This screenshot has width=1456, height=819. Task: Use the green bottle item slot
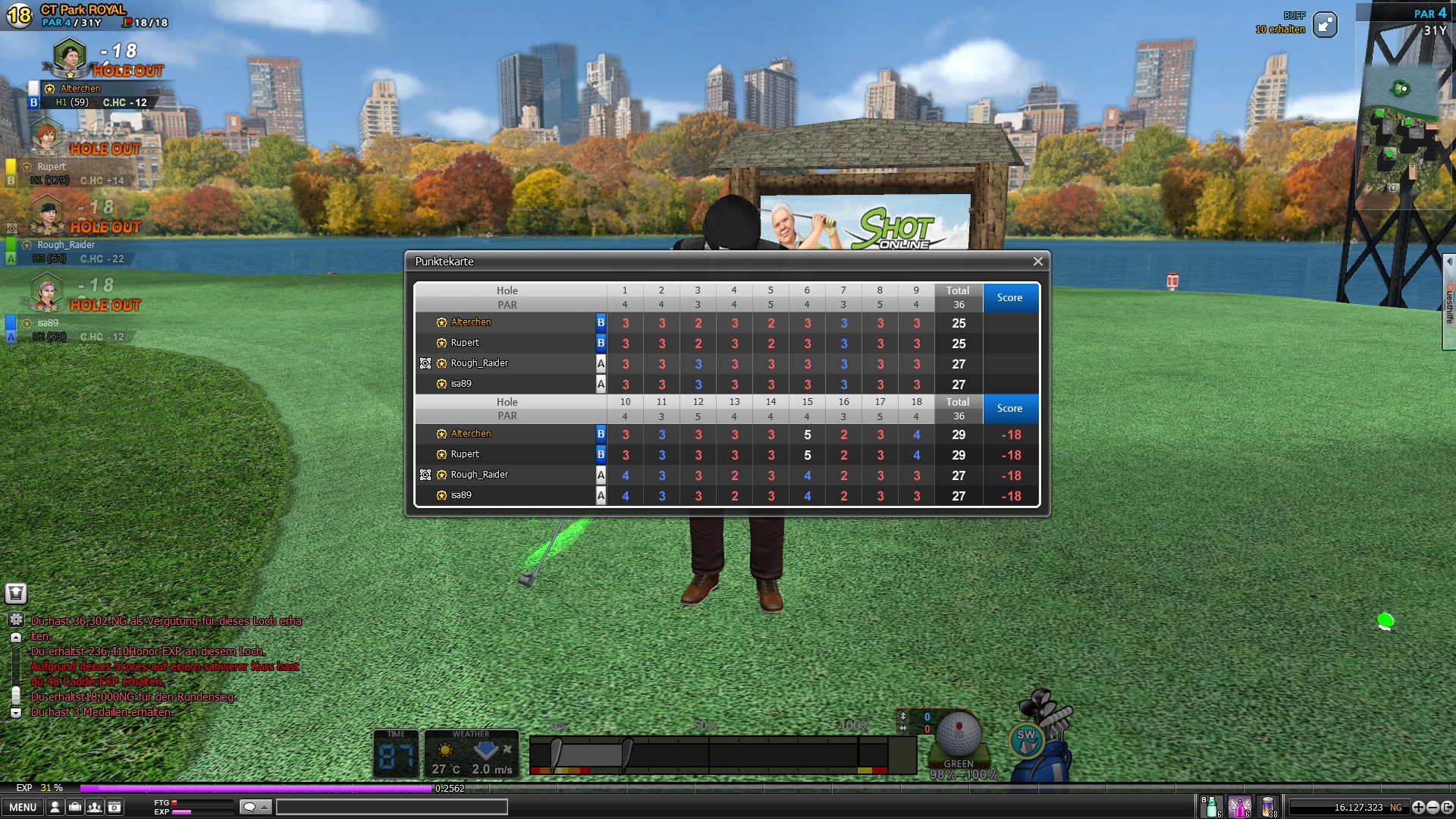[x=1211, y=808]
